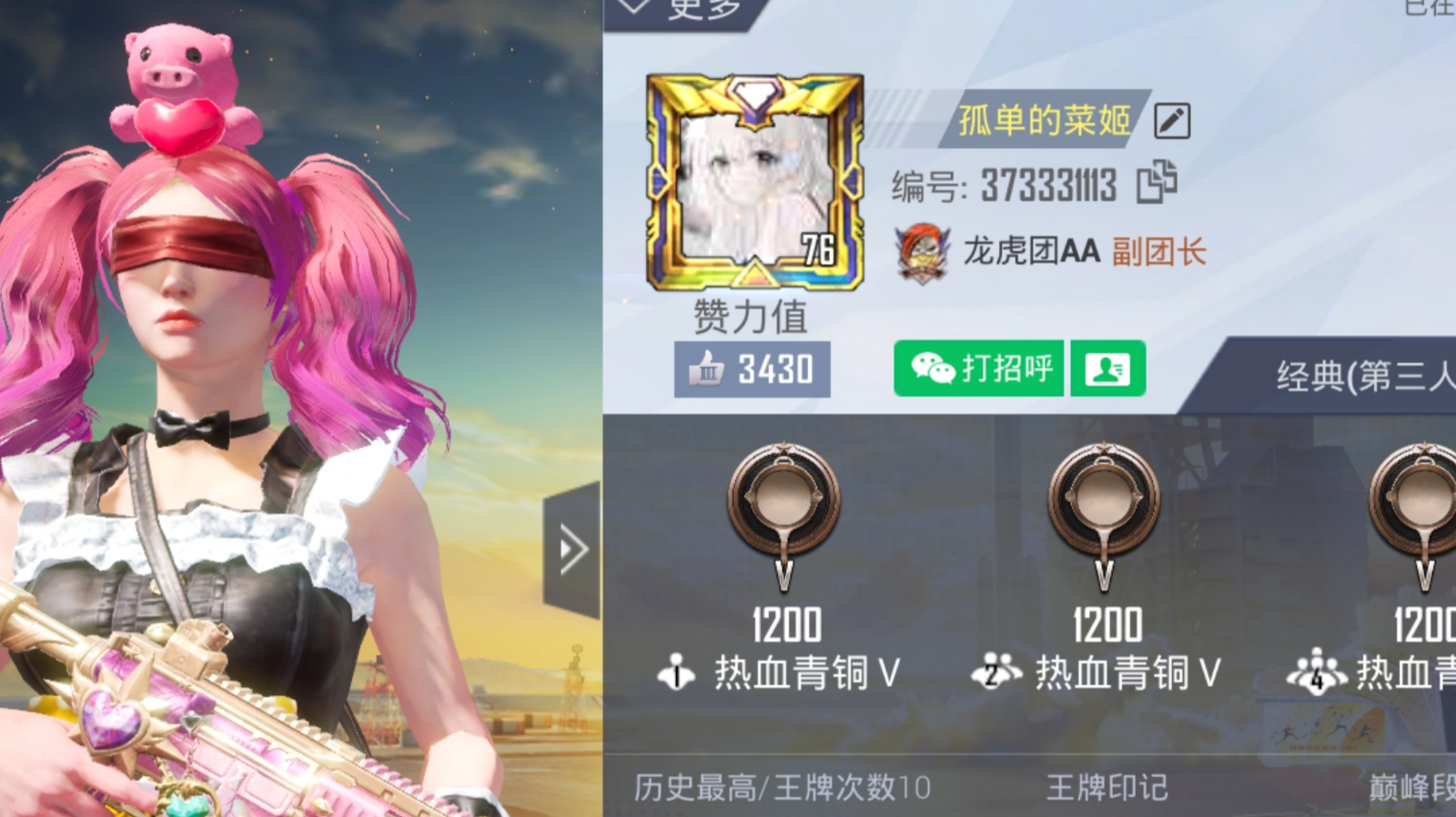Open the green contact card icon
This screenshot has width=1456, height=817.
(1107, 369)
